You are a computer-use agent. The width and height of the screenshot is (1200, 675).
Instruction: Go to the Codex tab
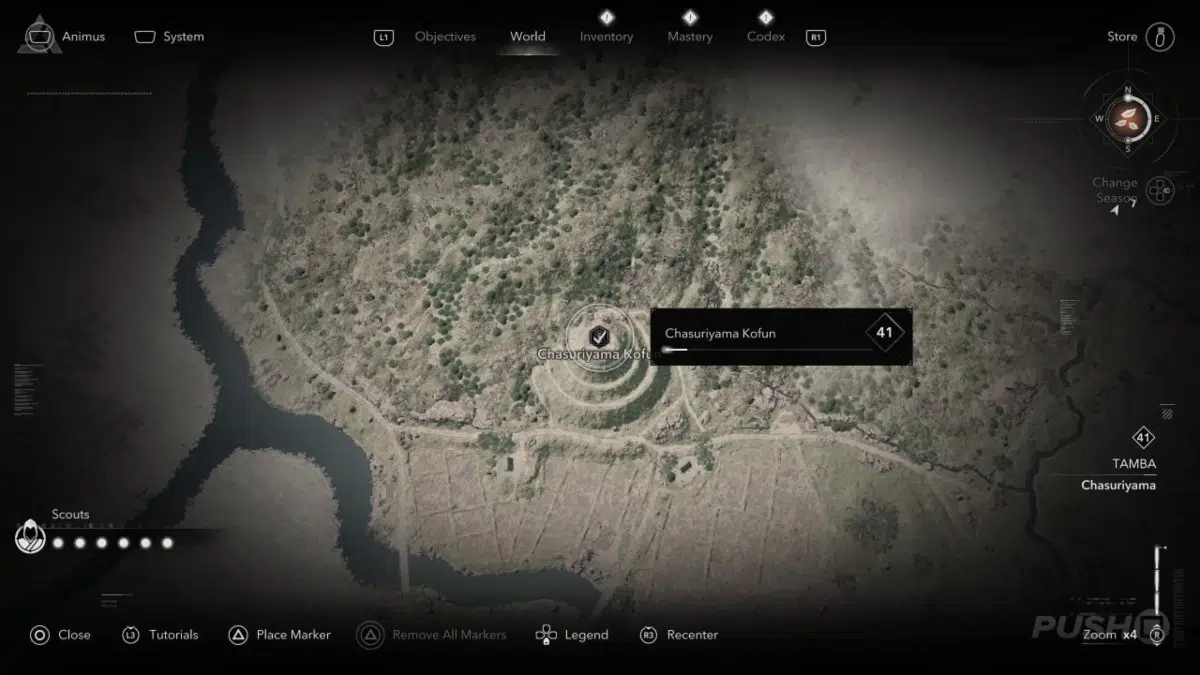click(x=766, y=37)
